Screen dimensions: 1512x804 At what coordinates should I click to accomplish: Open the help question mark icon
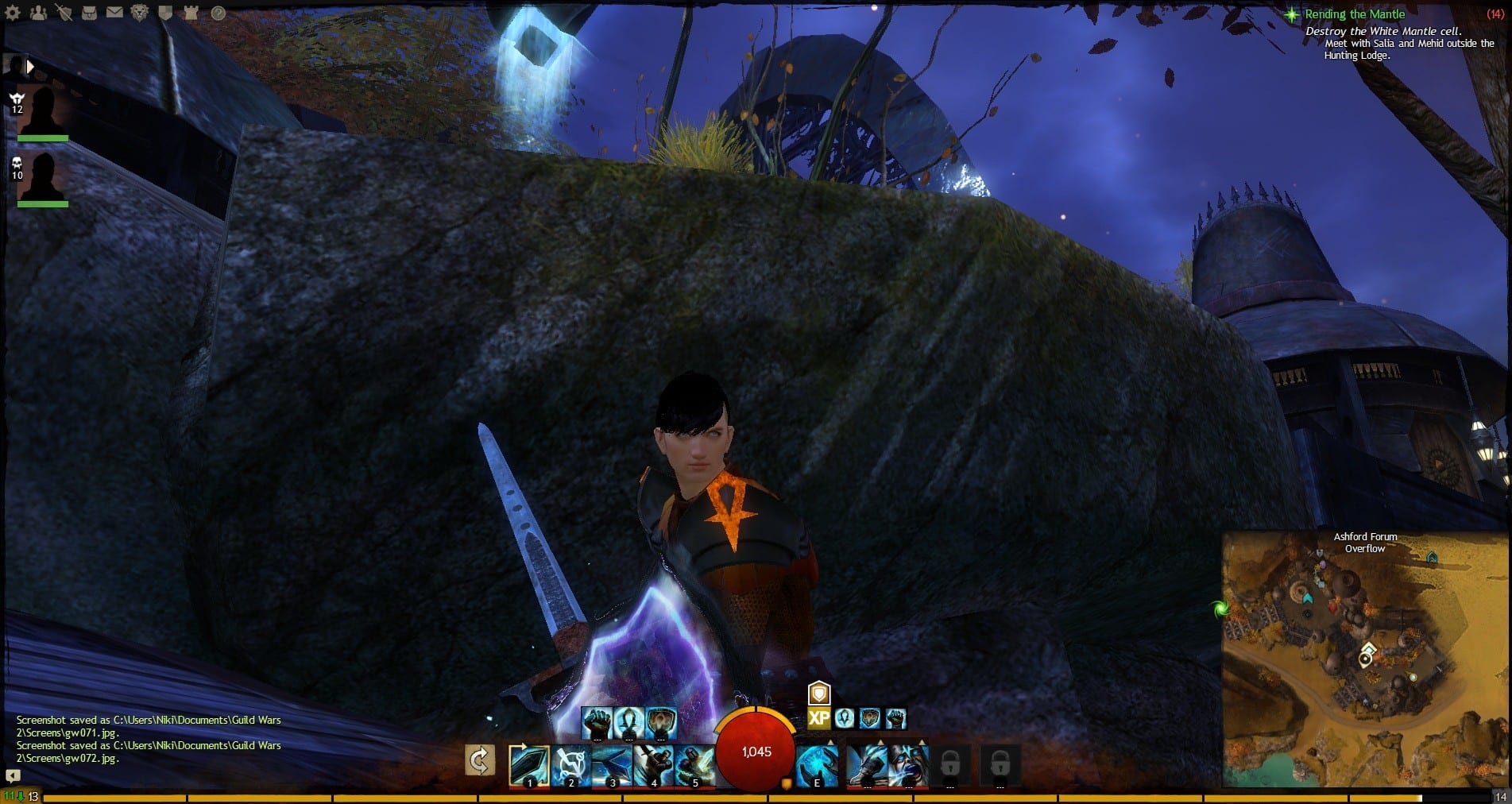pos(217,13)
